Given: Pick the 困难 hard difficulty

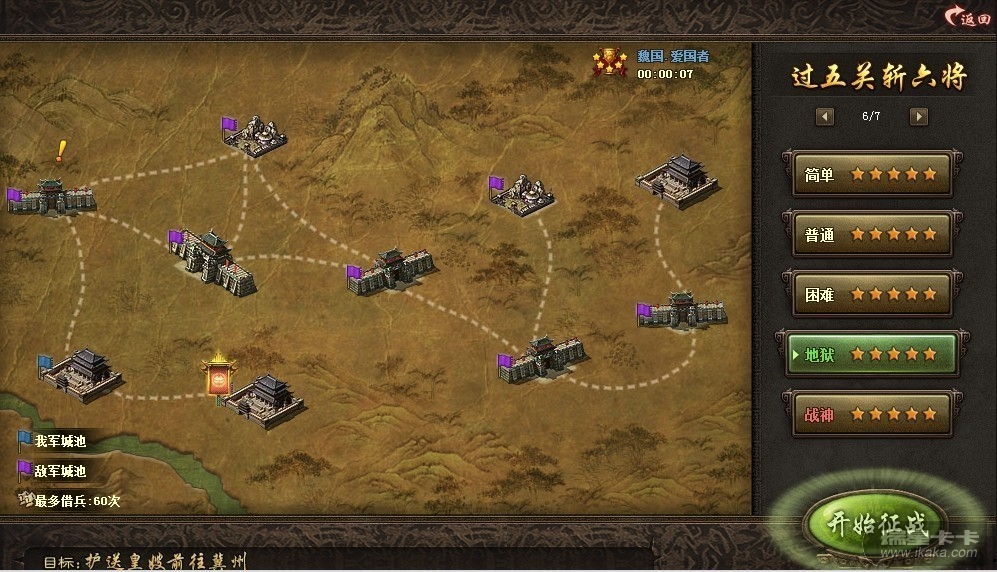Looking at the screenshot, I should tap(867, 295).
